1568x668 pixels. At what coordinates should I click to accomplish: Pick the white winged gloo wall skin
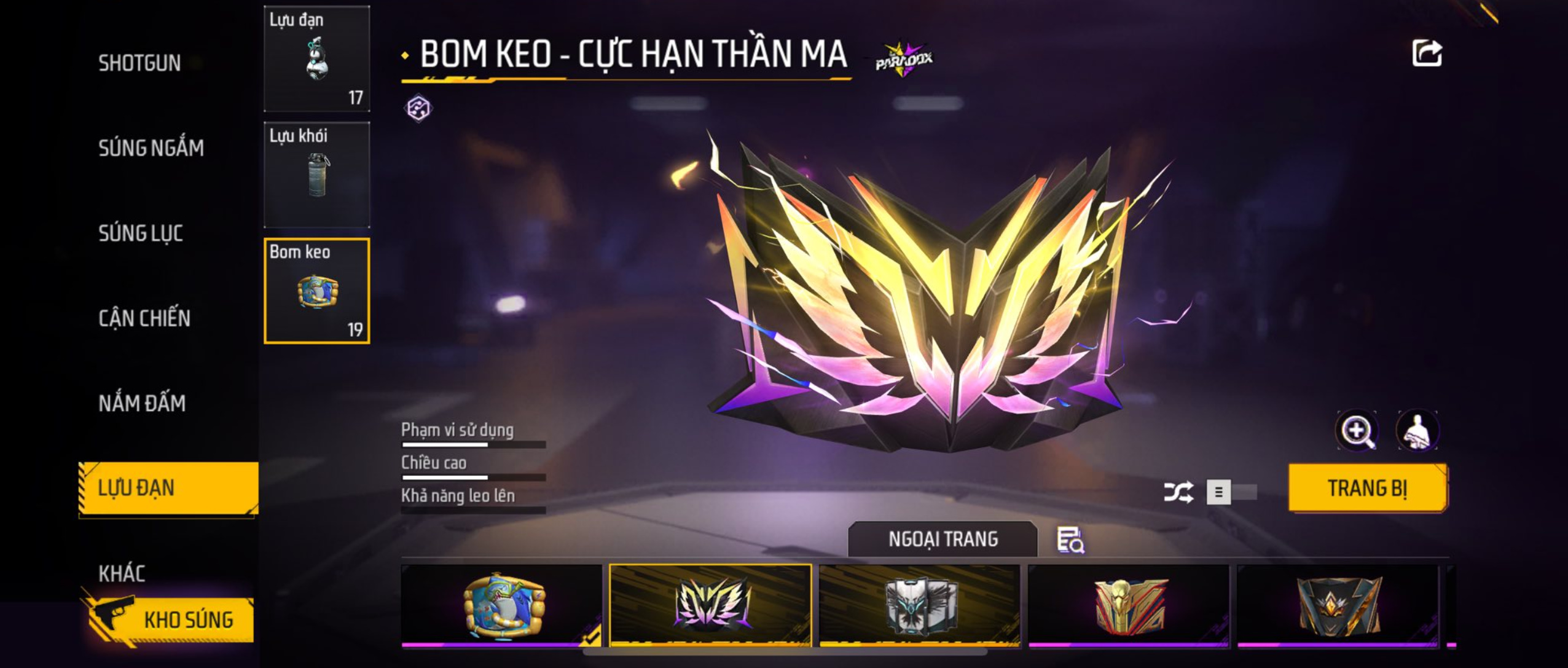(920, 605)
